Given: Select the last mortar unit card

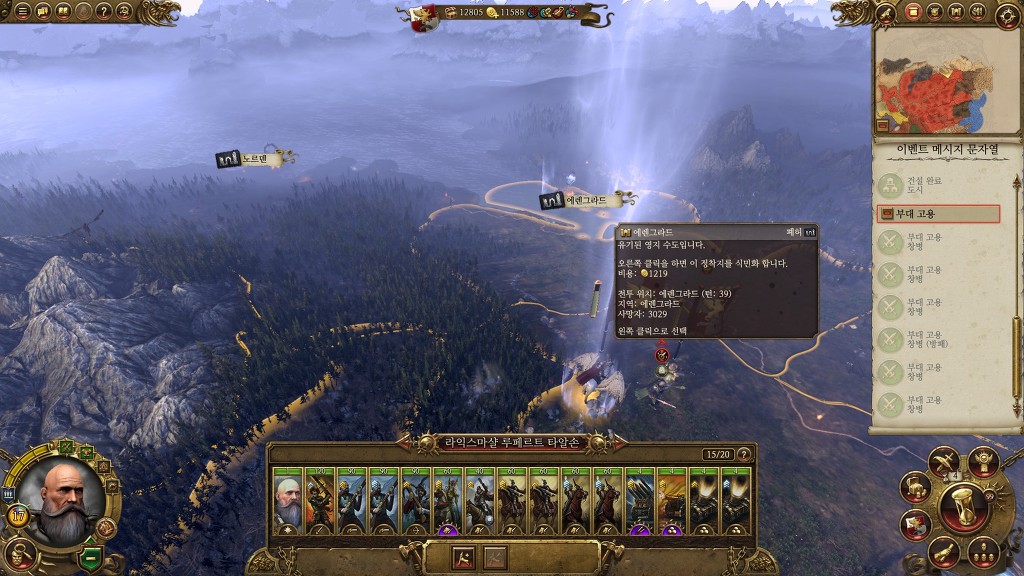Looking at the screenshot, I should [736, 497].
